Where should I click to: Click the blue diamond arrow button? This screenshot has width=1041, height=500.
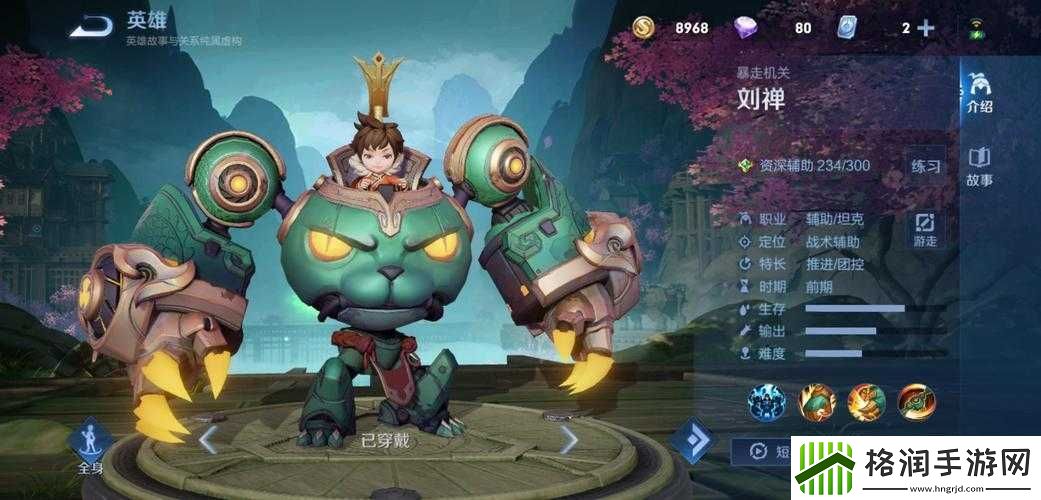[692, 440]
